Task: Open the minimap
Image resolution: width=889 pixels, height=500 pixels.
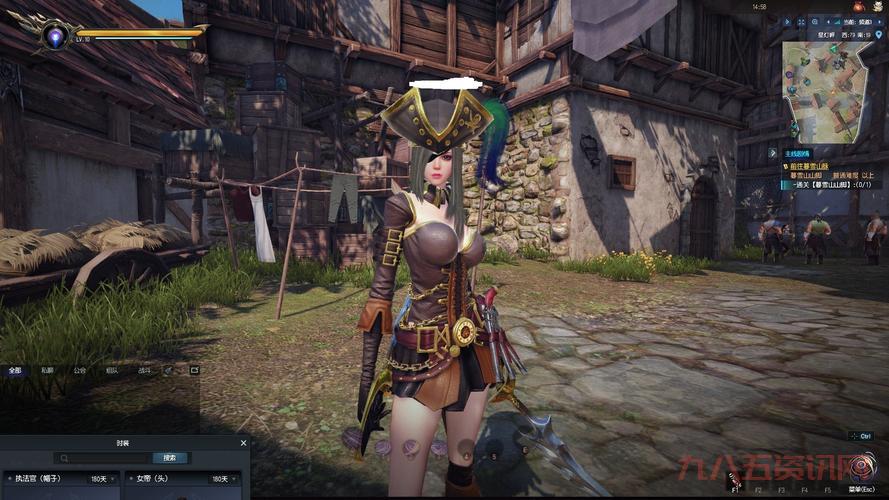Action: (826, 90)
